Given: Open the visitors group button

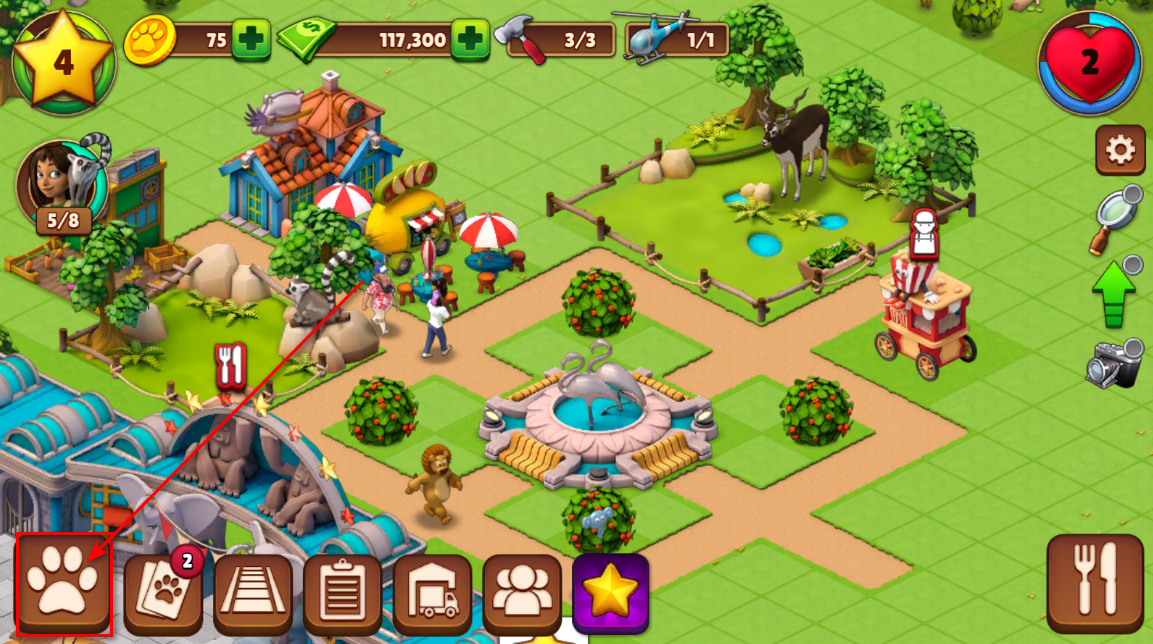Looking at the screenshot, I should click(522, 594).
